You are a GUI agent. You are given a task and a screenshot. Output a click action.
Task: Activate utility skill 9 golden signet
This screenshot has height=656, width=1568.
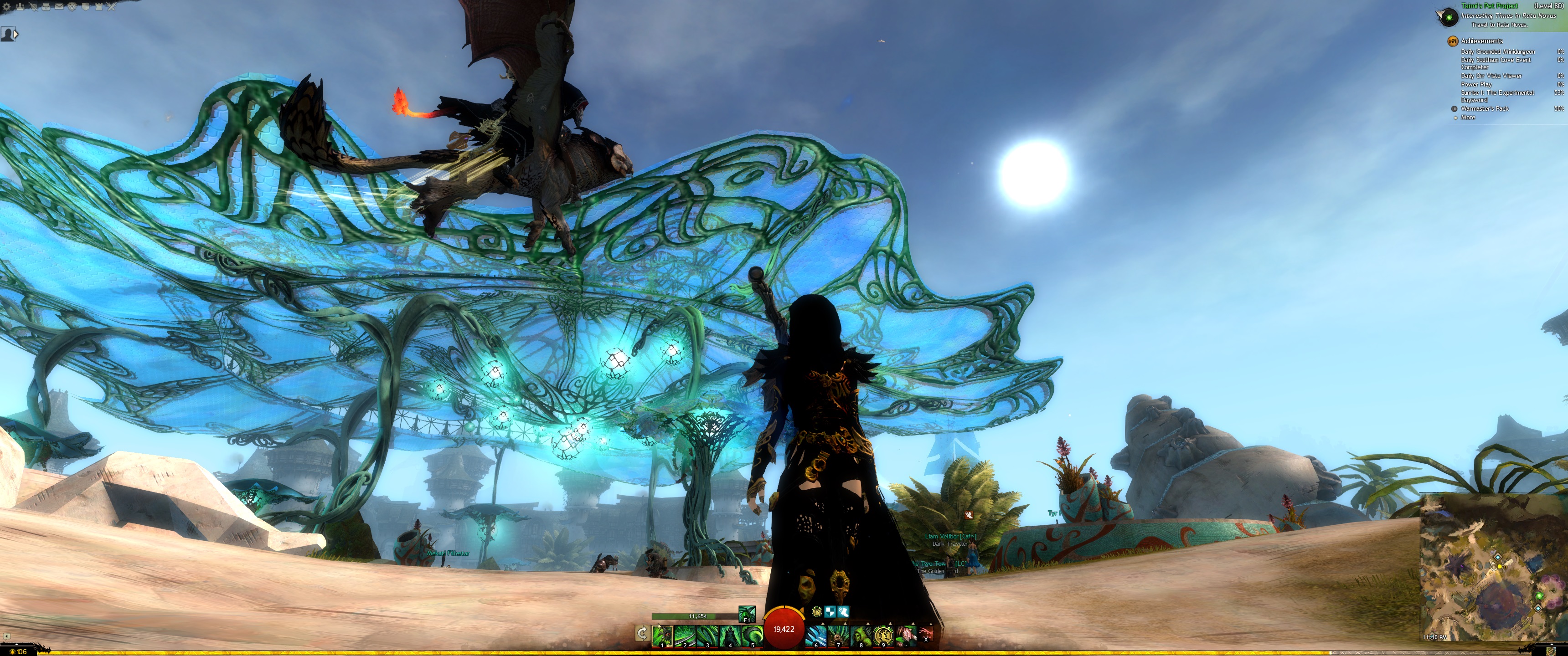tap(883, 636)
